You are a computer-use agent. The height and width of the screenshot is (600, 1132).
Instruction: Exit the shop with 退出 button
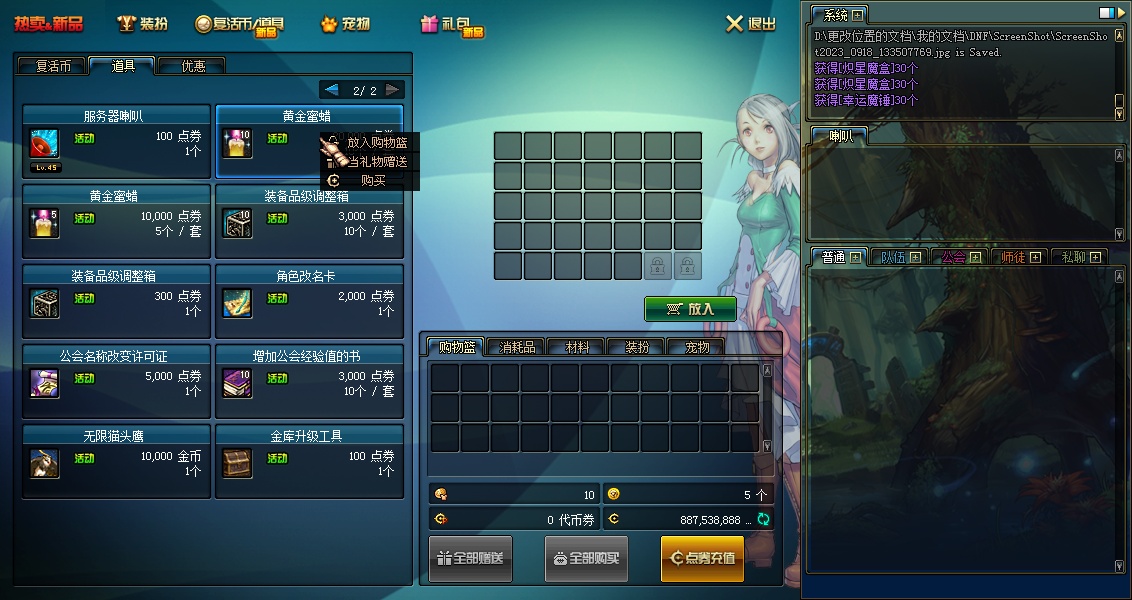[x=750, y=24]
